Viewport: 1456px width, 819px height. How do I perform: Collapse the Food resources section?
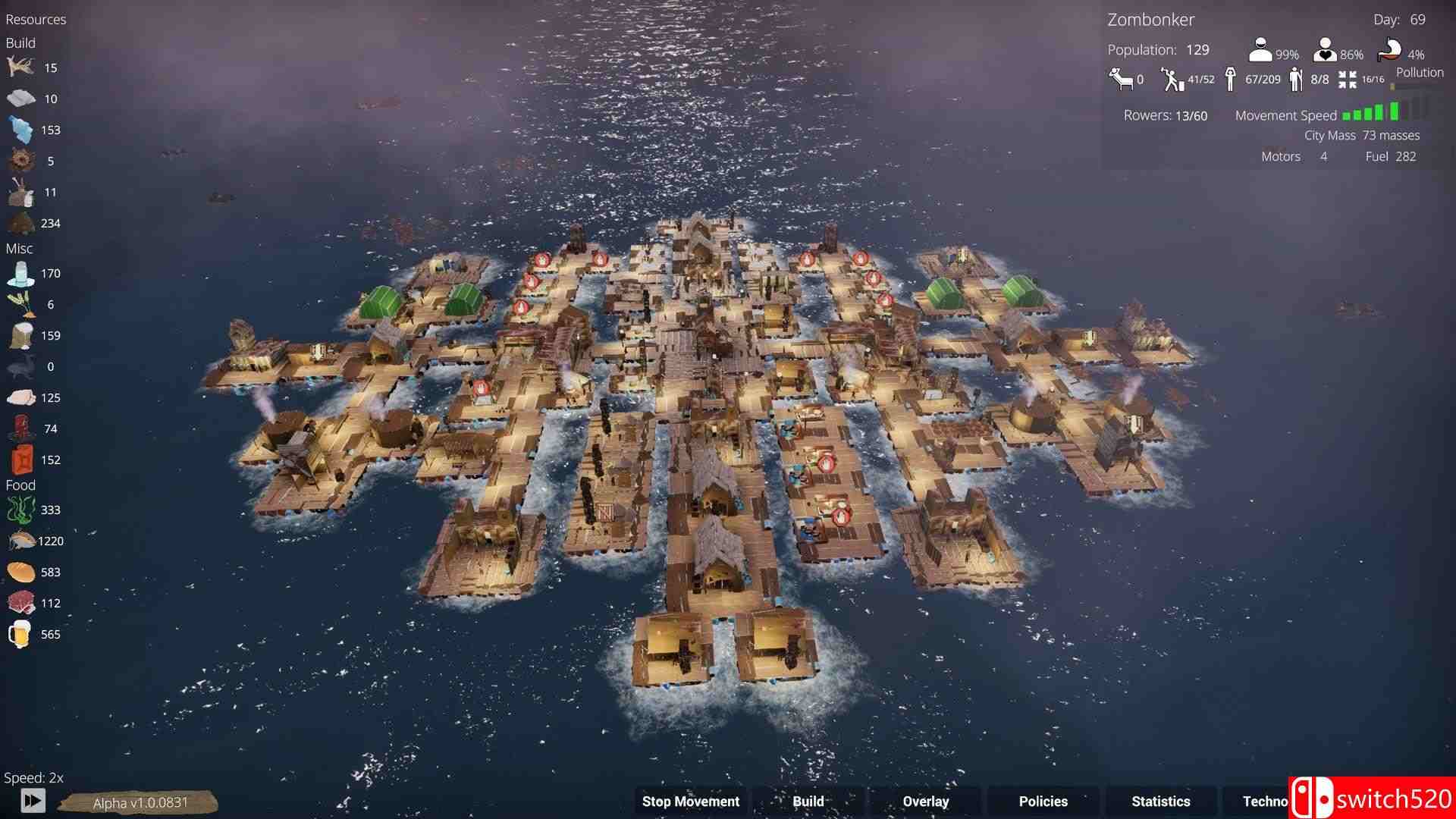click(21, 484)
